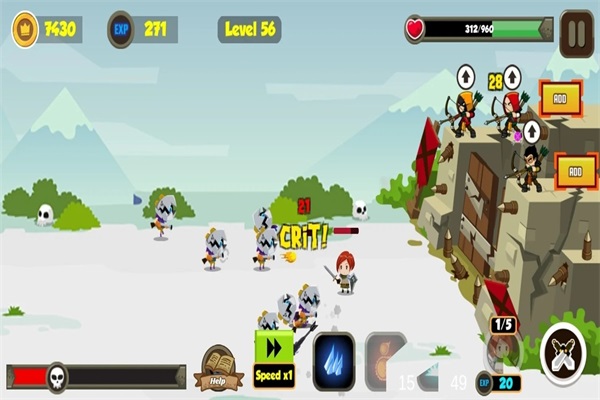Select the hero portrait marked 1/5
600x400 pixels.
coord(503,348)
